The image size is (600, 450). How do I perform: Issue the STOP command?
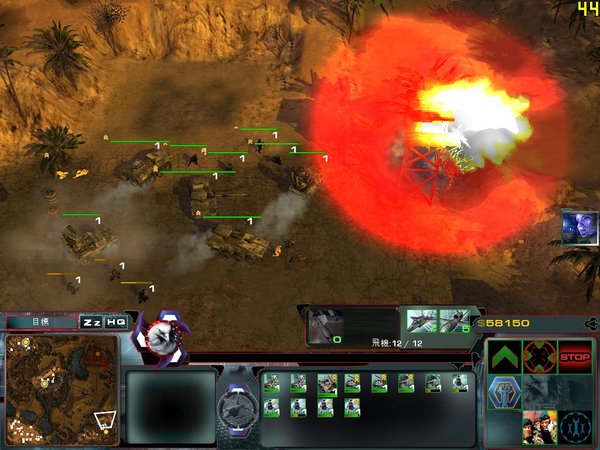point(574,355)
